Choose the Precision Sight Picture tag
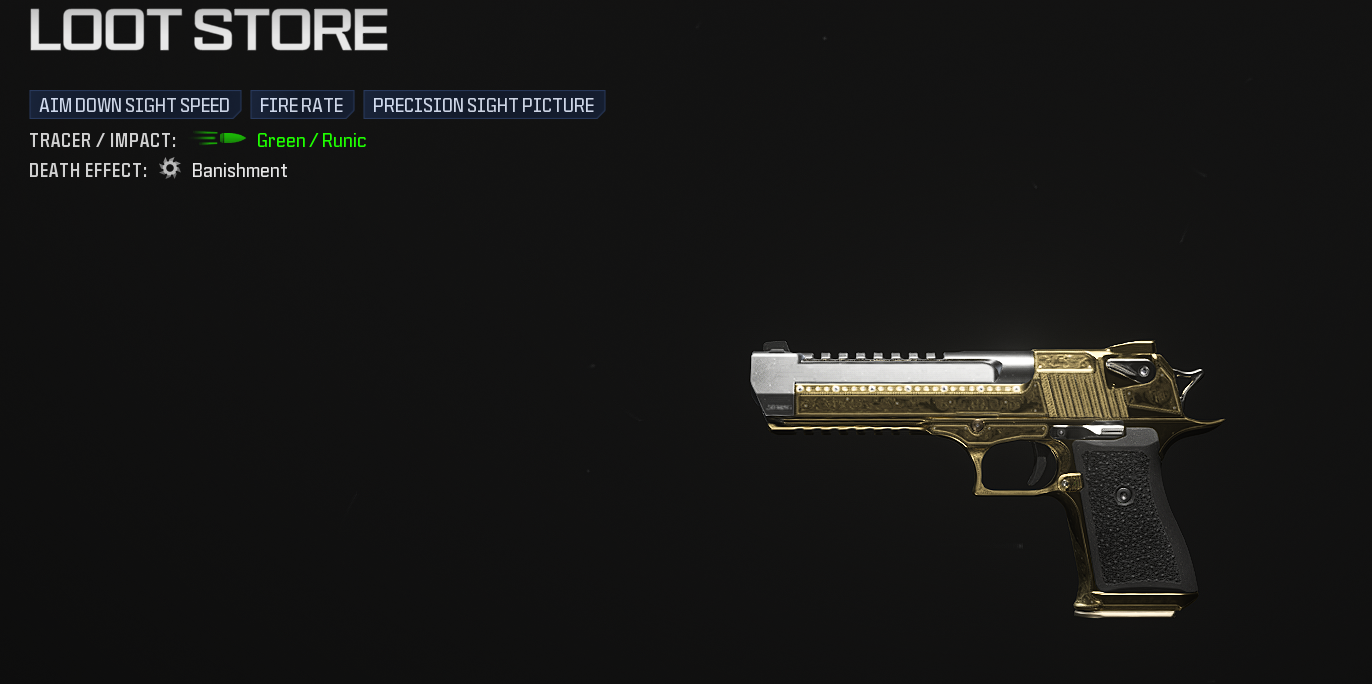The image size is (1372, 684). (483, 105)
